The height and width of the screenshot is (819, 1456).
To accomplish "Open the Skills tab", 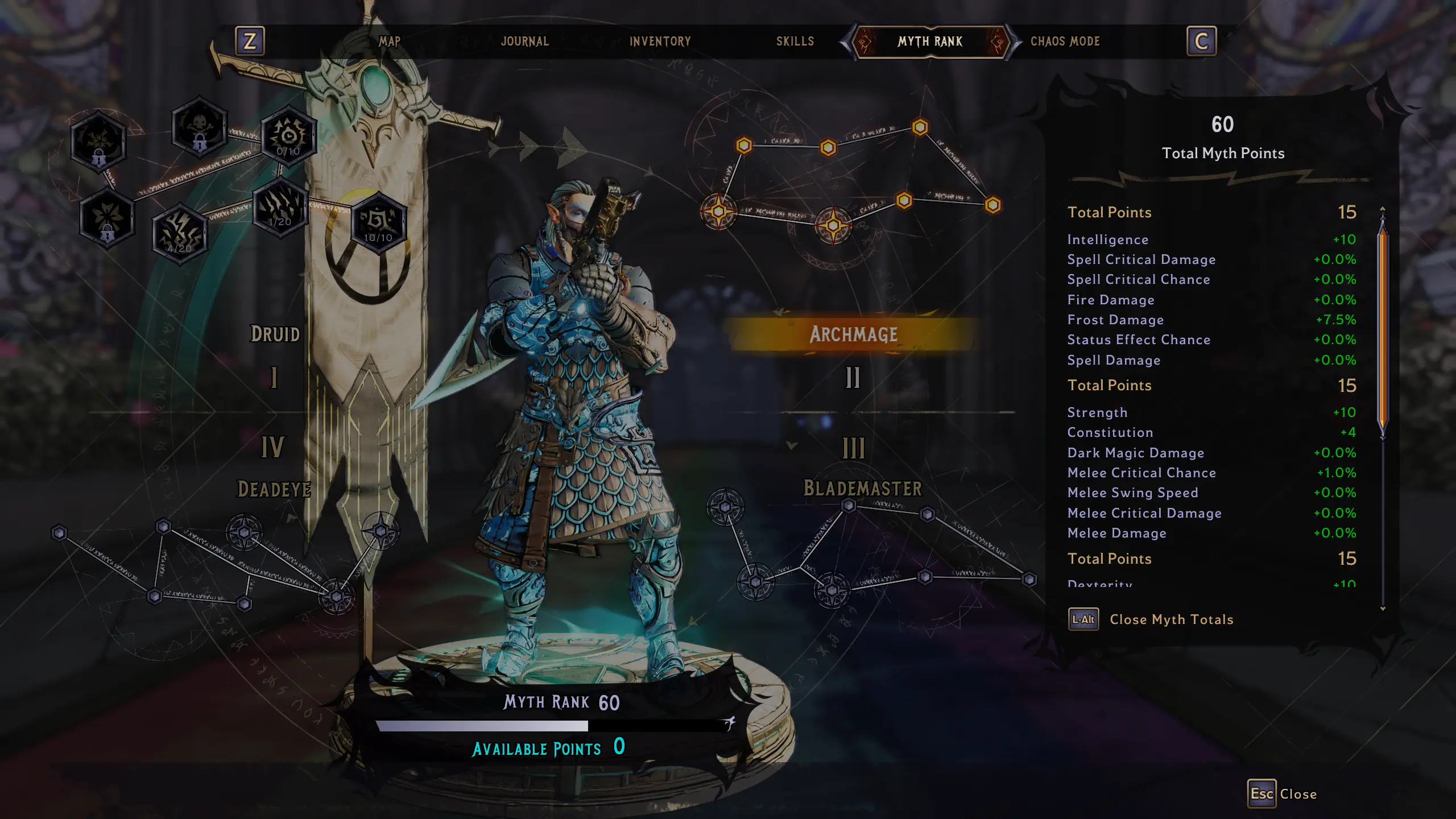I will pyautogui.click(x=795, y=41).
